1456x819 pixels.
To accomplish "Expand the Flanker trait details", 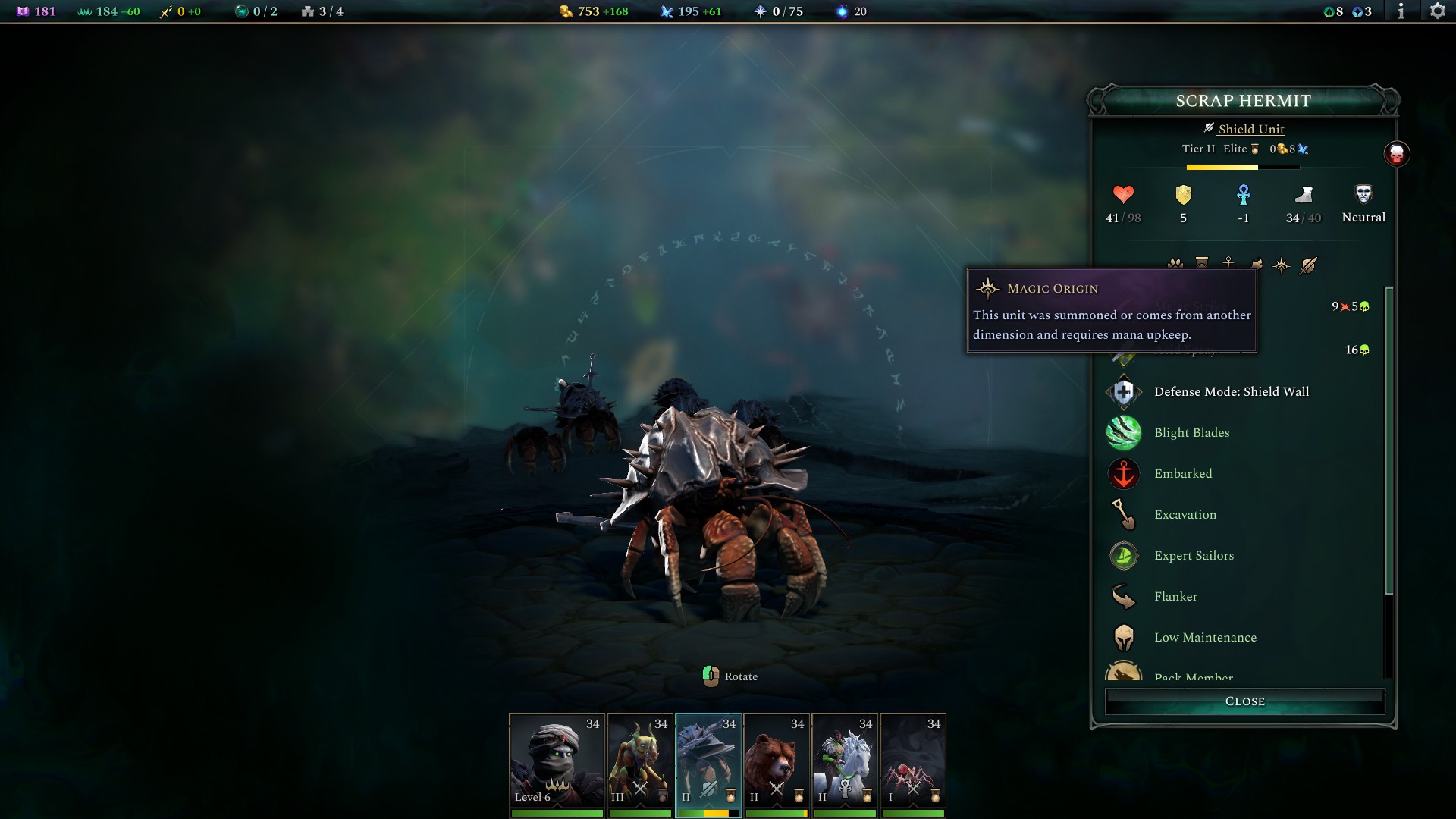I will tap(1176, 596).
